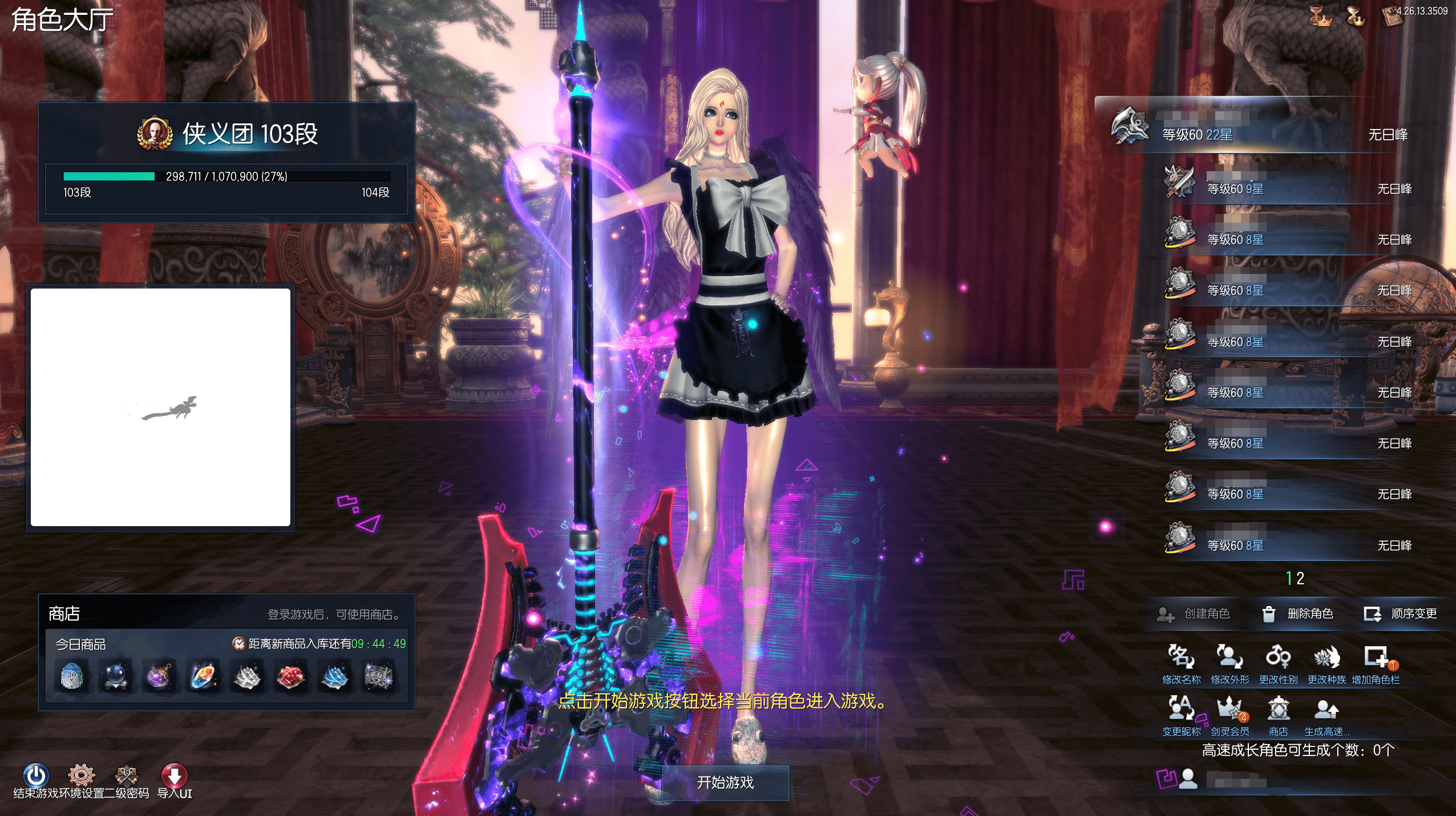Click the 开始游戏 start game button
Viewport: 1456px width, 816px height.
tap(725, 782)
